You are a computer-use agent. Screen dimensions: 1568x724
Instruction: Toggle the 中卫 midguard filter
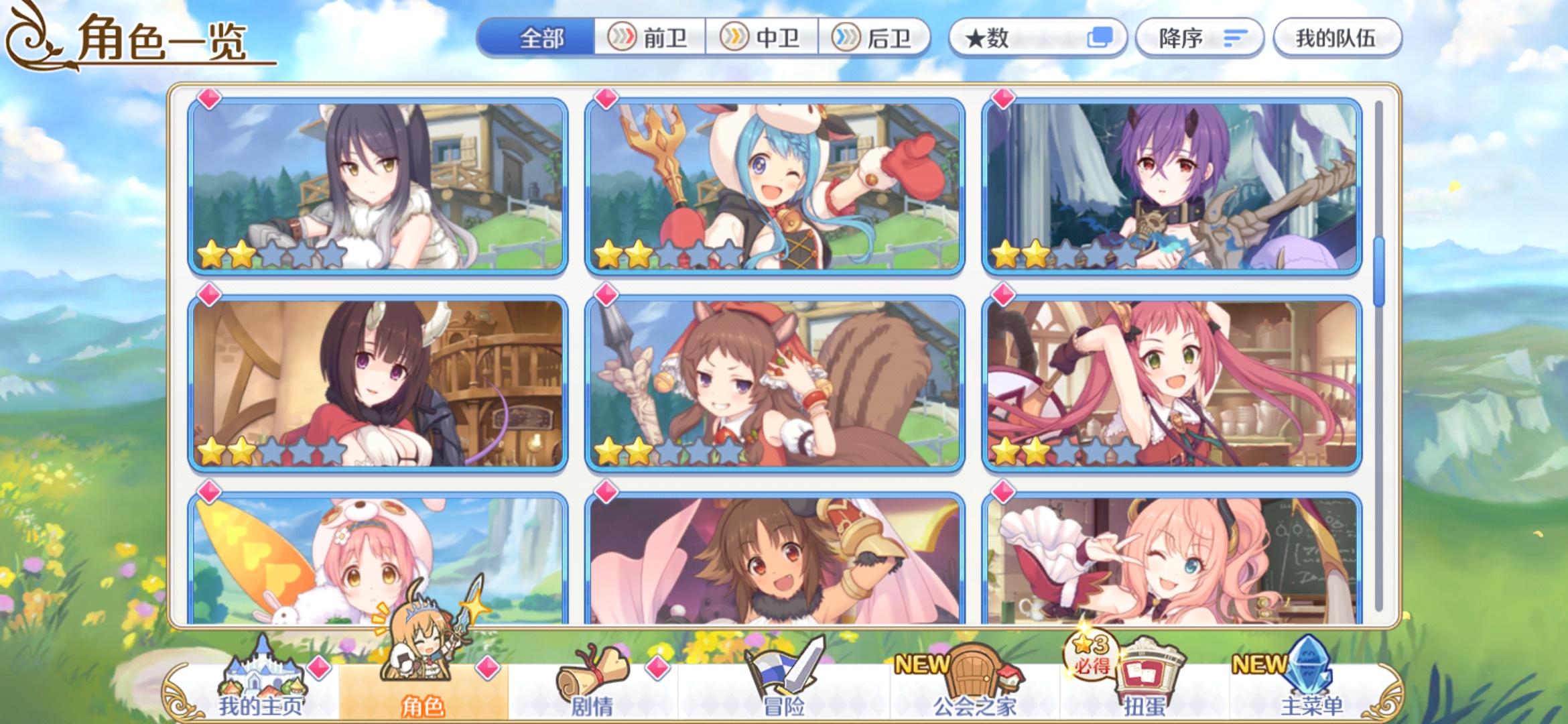(763, 38)
